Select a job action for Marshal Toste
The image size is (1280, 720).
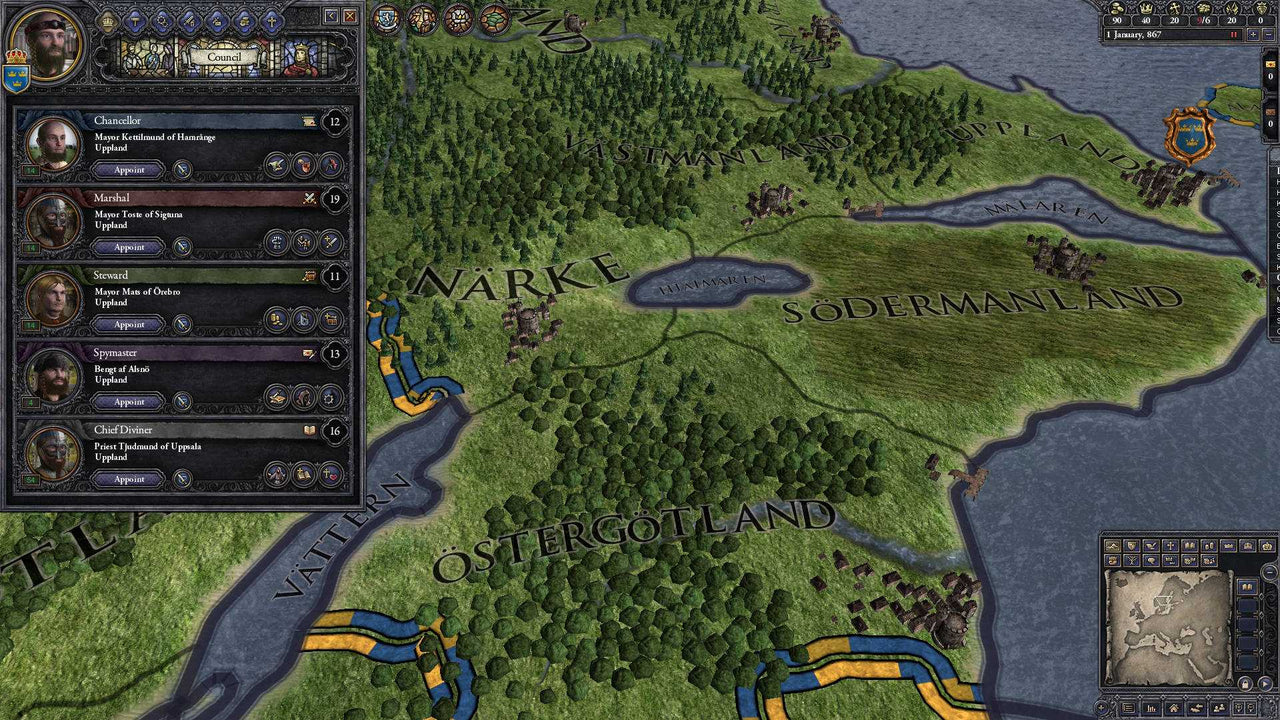tap(278, 240)
